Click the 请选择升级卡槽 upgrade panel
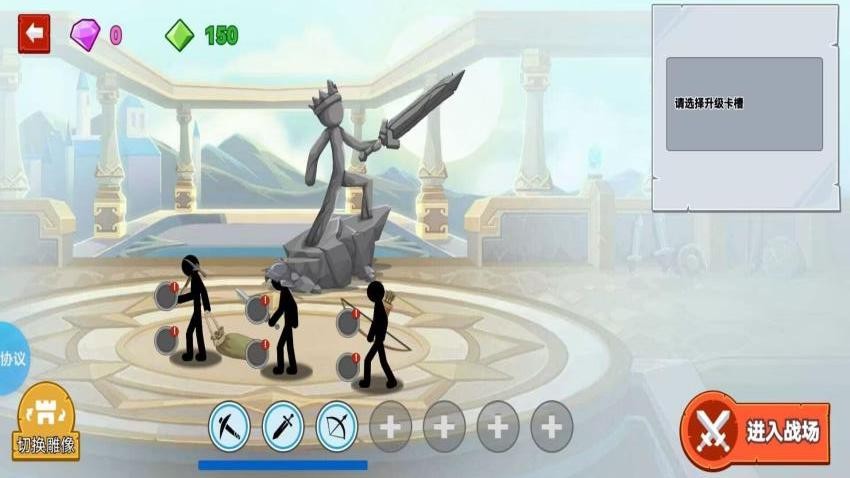 point(744,104)
